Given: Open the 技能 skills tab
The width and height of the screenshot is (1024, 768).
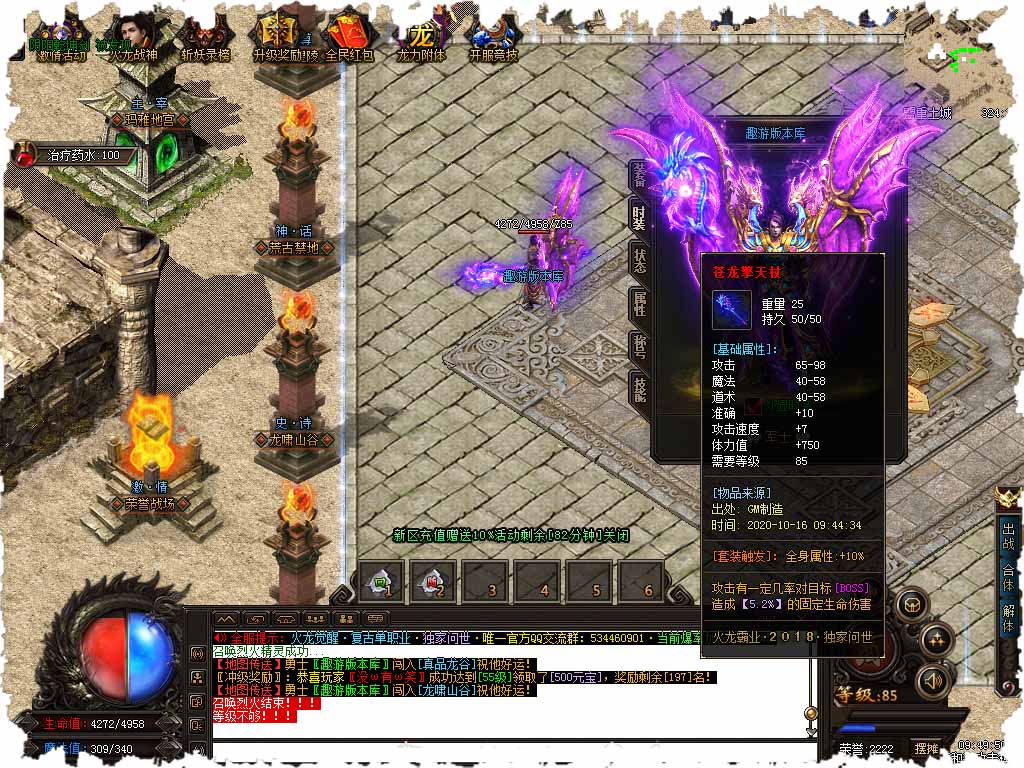Looking at the screenshot, I should point(638,386).
